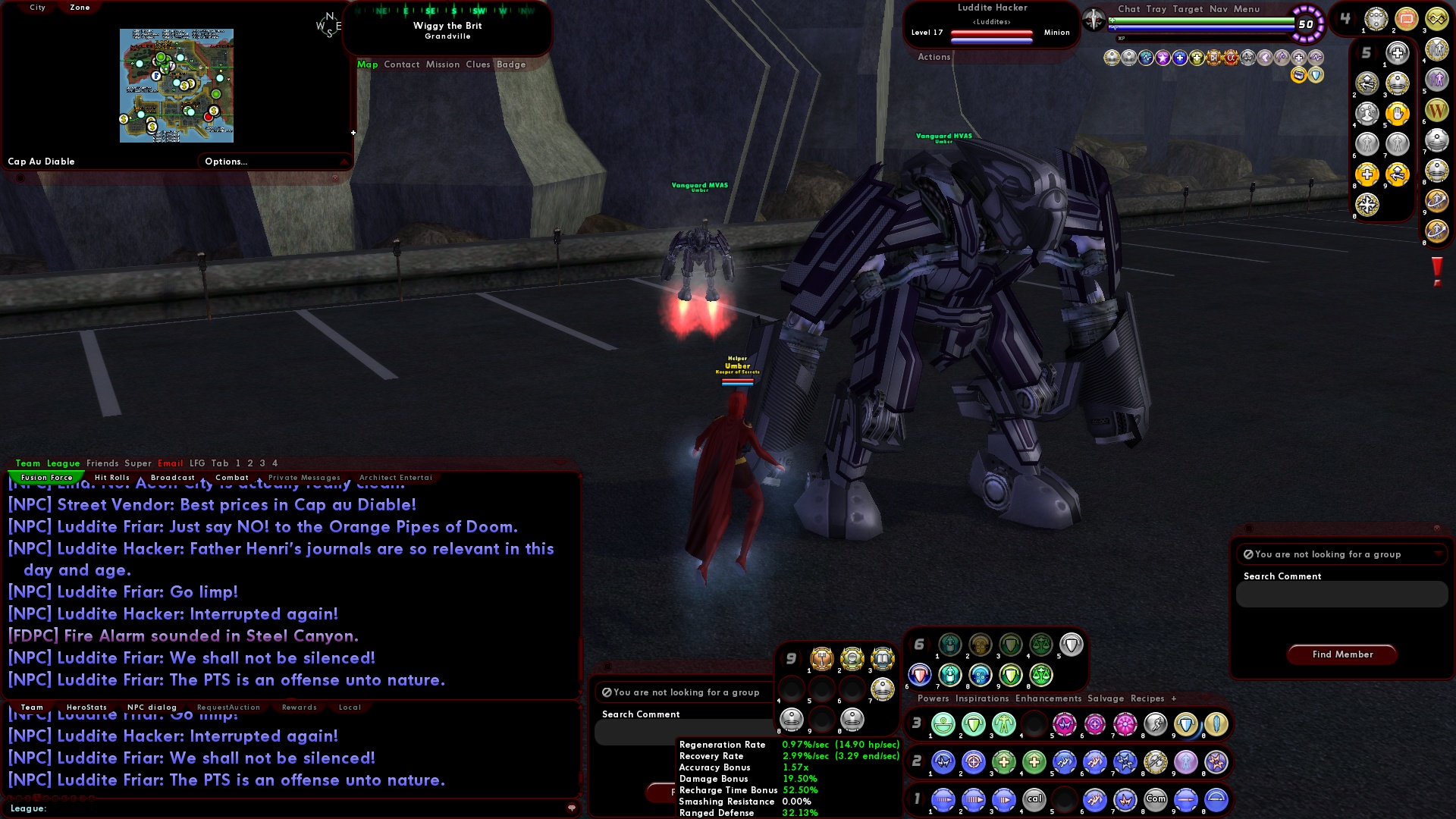The image size is (1456, 819).
Task: Click the Vanguard emblem beside the health bars
Action: pyautogui.click(x=1093, y=18)
